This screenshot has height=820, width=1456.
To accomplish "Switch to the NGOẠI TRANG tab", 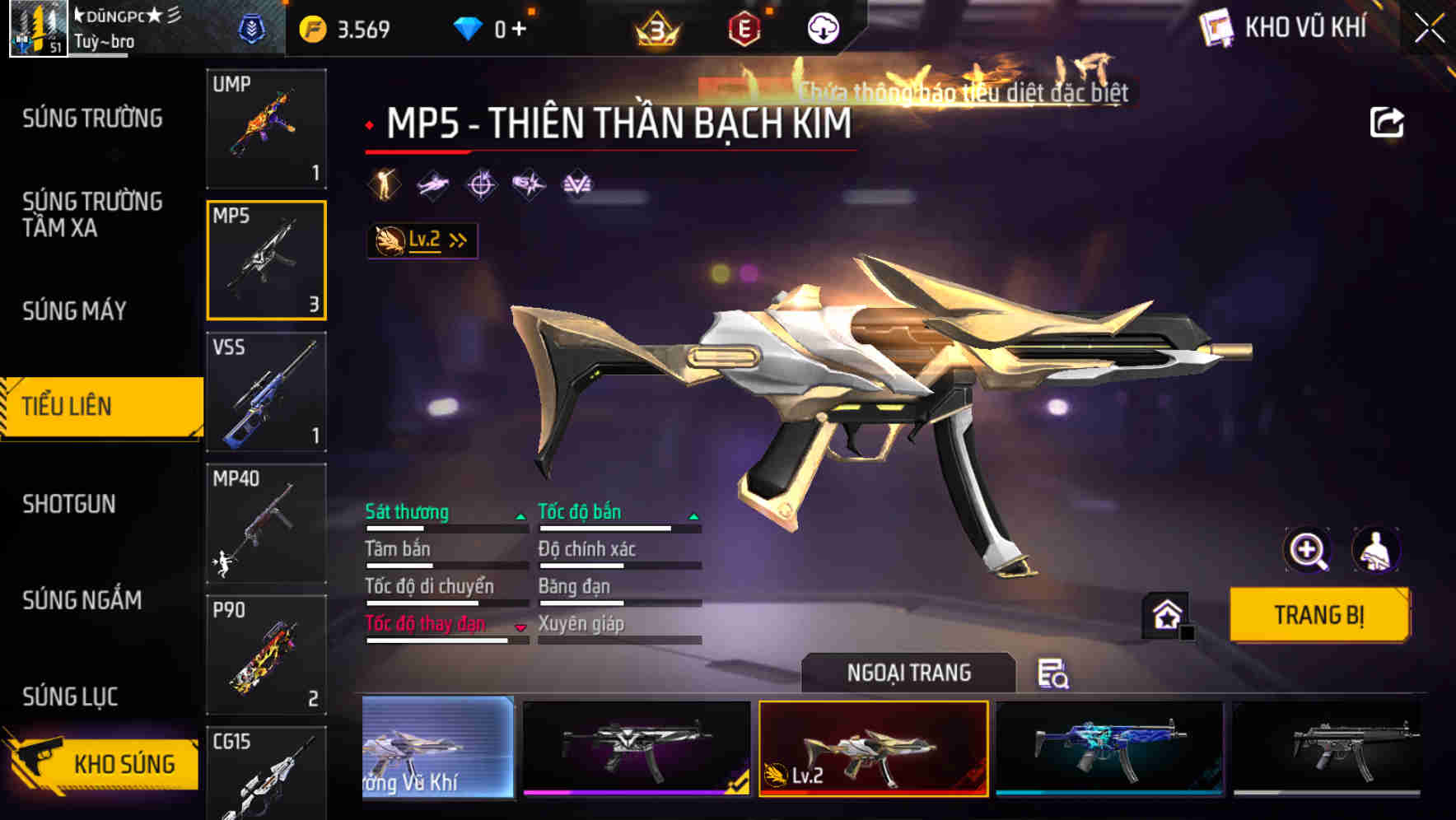I will point(910,672).
